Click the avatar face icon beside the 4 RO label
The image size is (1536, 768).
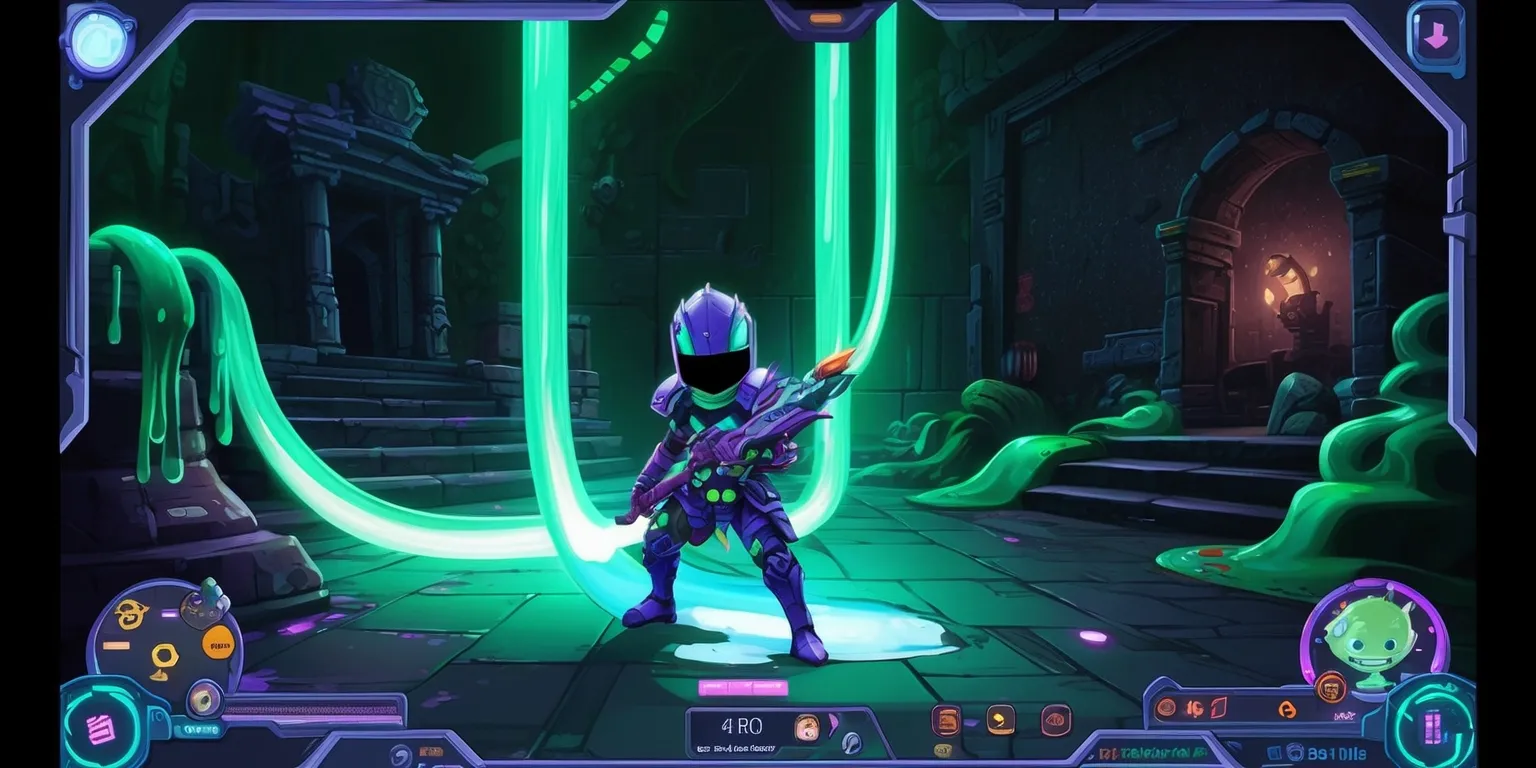click(807, 727)
